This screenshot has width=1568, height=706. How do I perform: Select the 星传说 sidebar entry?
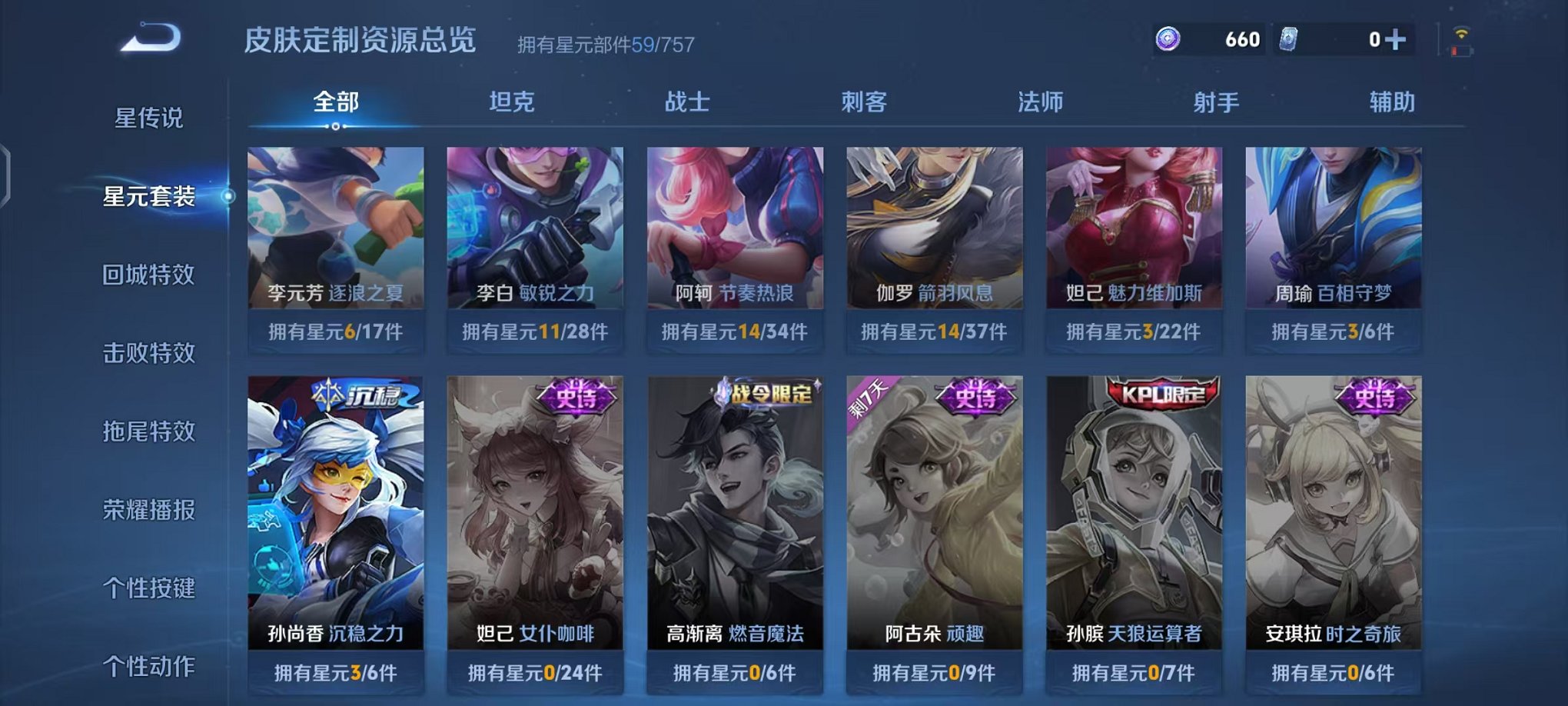pos(150,118)
